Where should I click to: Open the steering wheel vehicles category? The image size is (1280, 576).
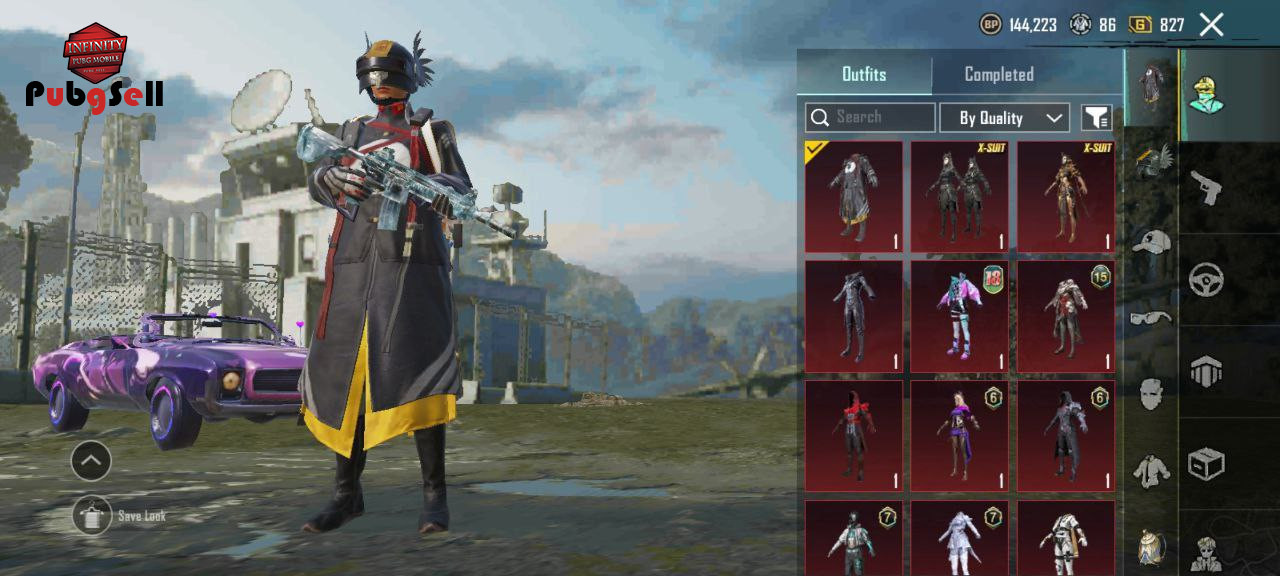point(1206,280)
